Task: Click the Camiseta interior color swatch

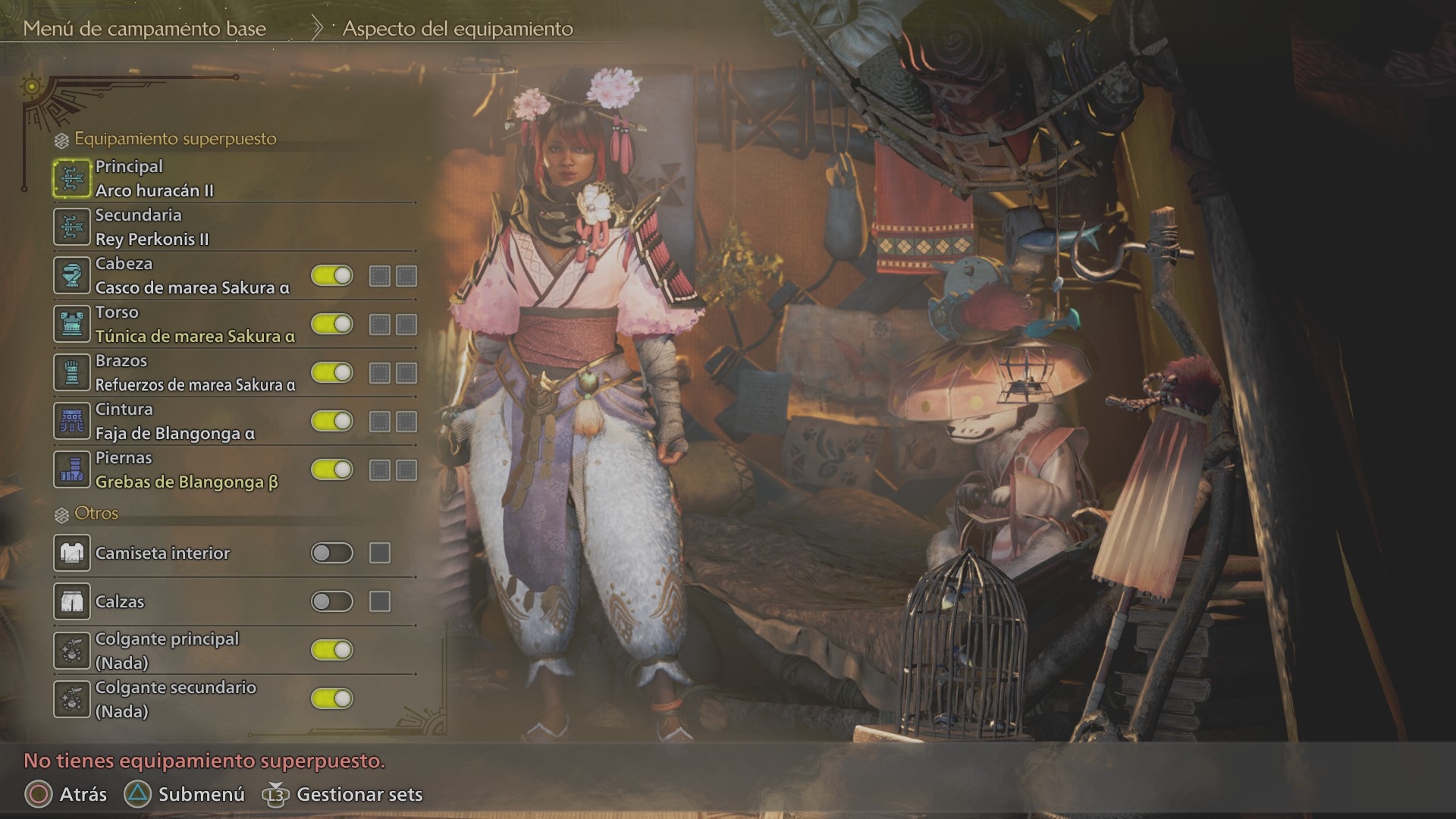Action: click(x=380, y=553)
